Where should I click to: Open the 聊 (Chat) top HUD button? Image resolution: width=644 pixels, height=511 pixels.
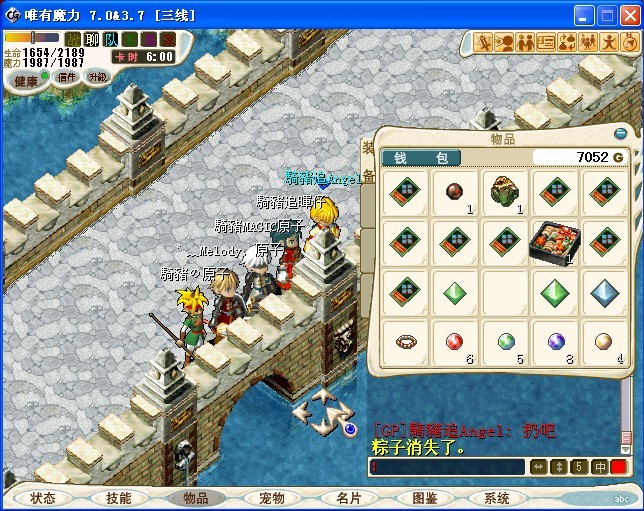[92, 40]
